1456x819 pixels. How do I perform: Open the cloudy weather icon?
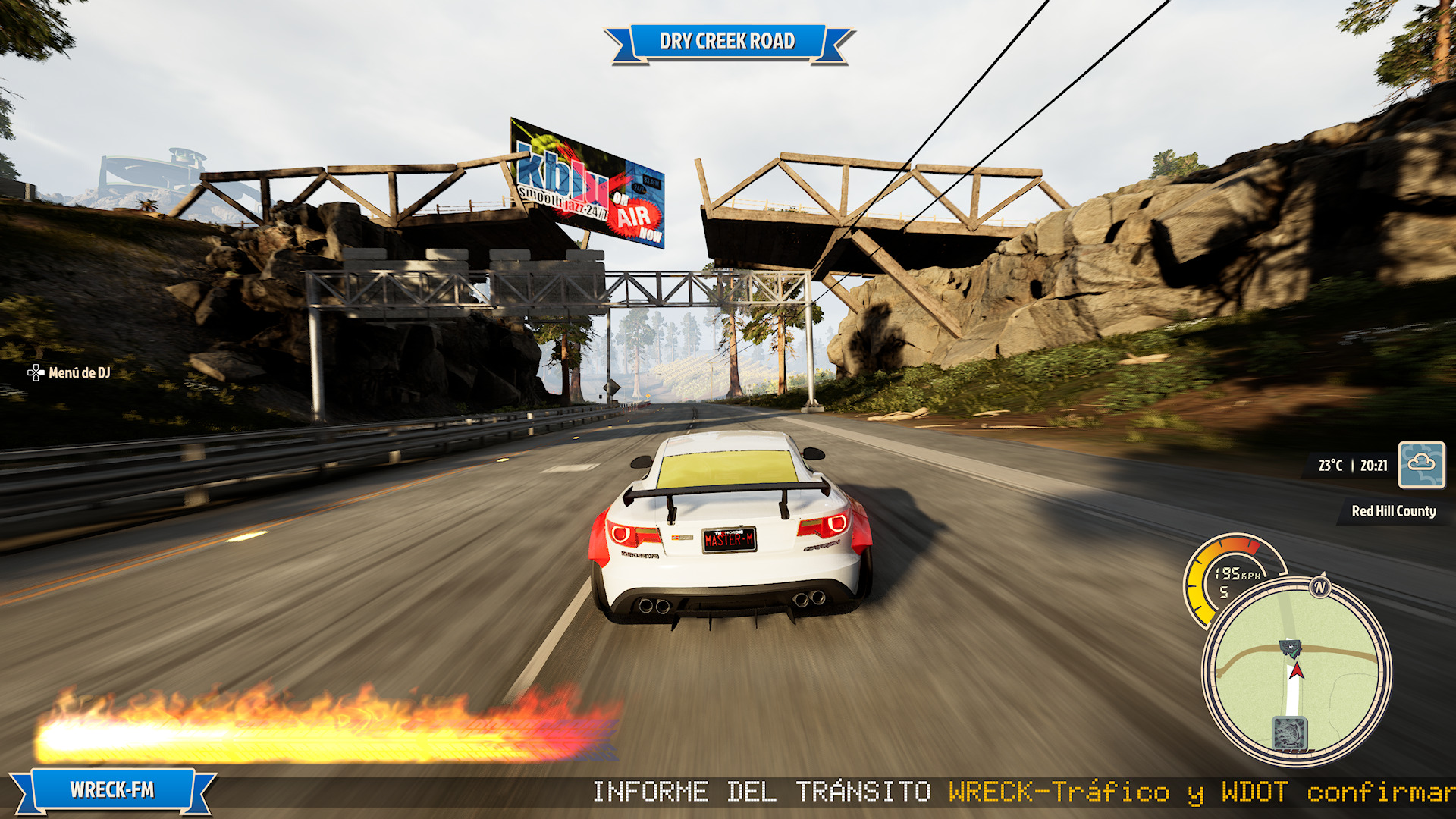coord(1421,465)
